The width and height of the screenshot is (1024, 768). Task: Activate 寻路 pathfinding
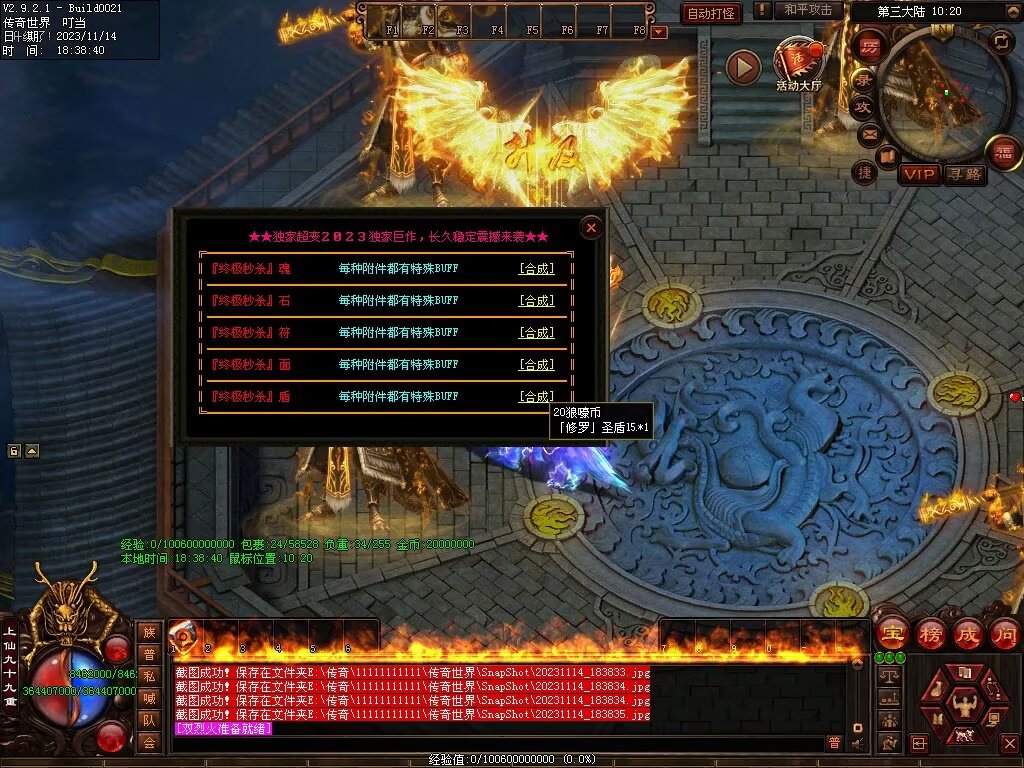(x=964, y=174)
